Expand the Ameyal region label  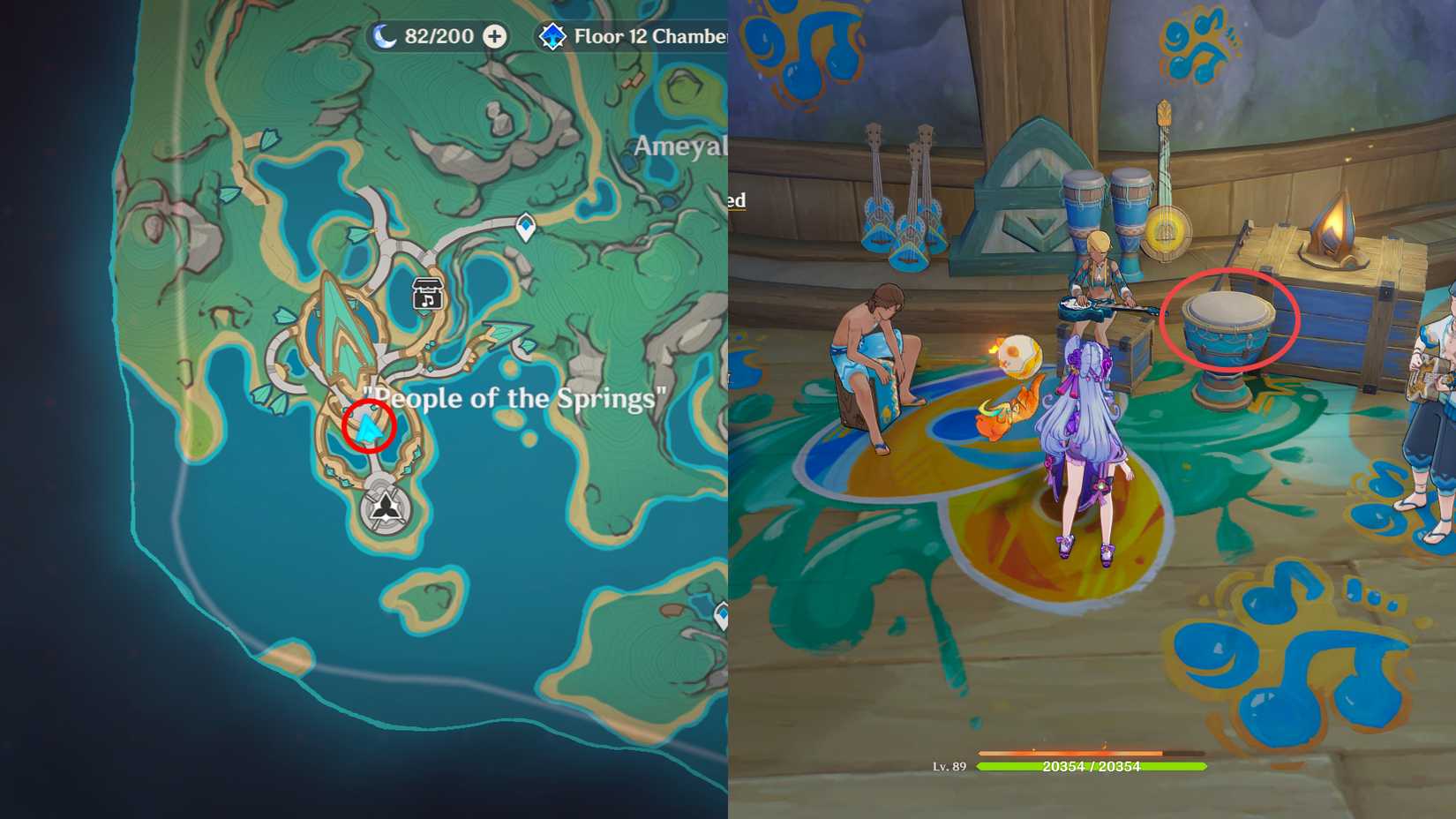coord(679,146)
